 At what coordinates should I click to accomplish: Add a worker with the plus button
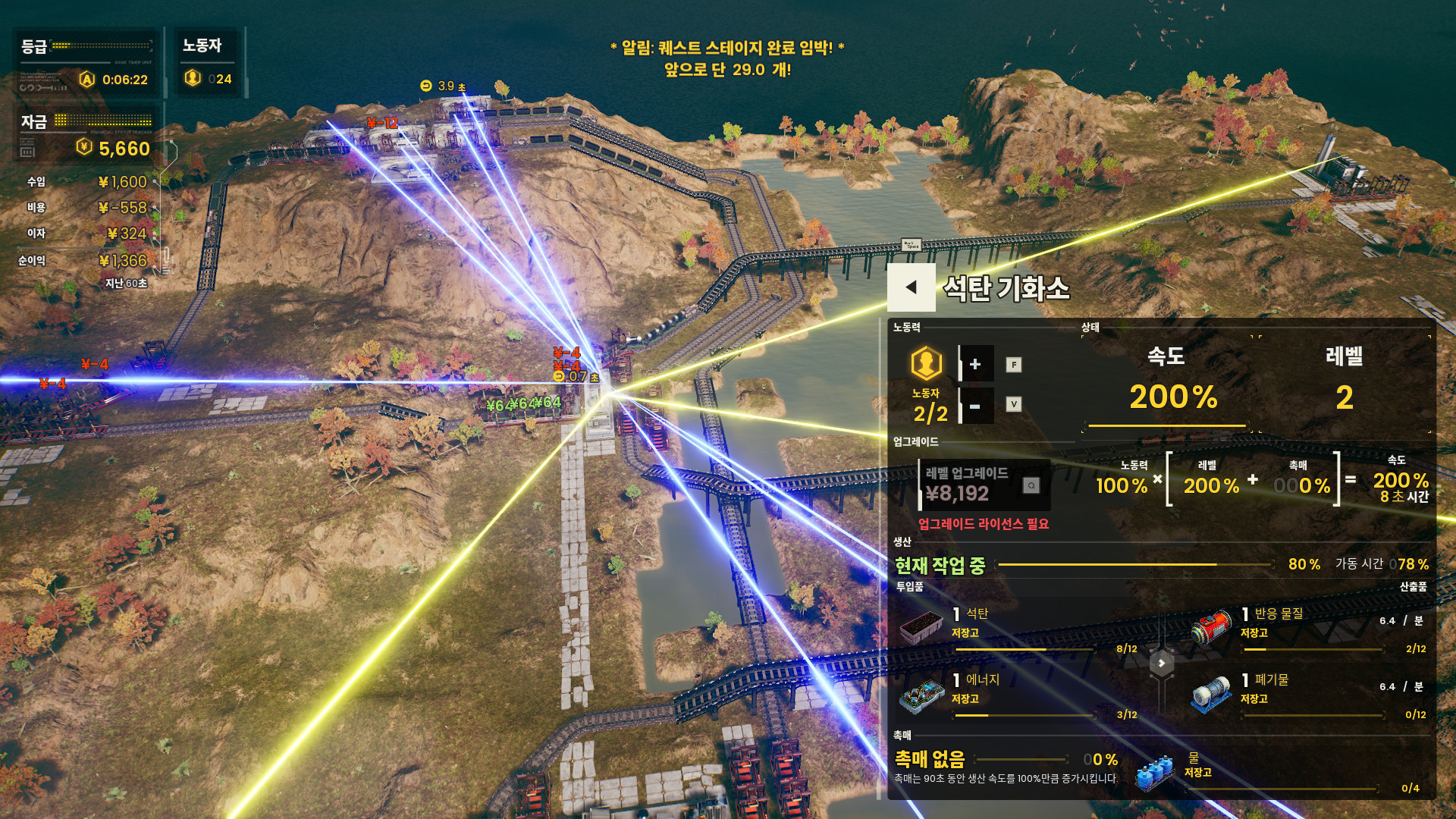coord(975,364)
